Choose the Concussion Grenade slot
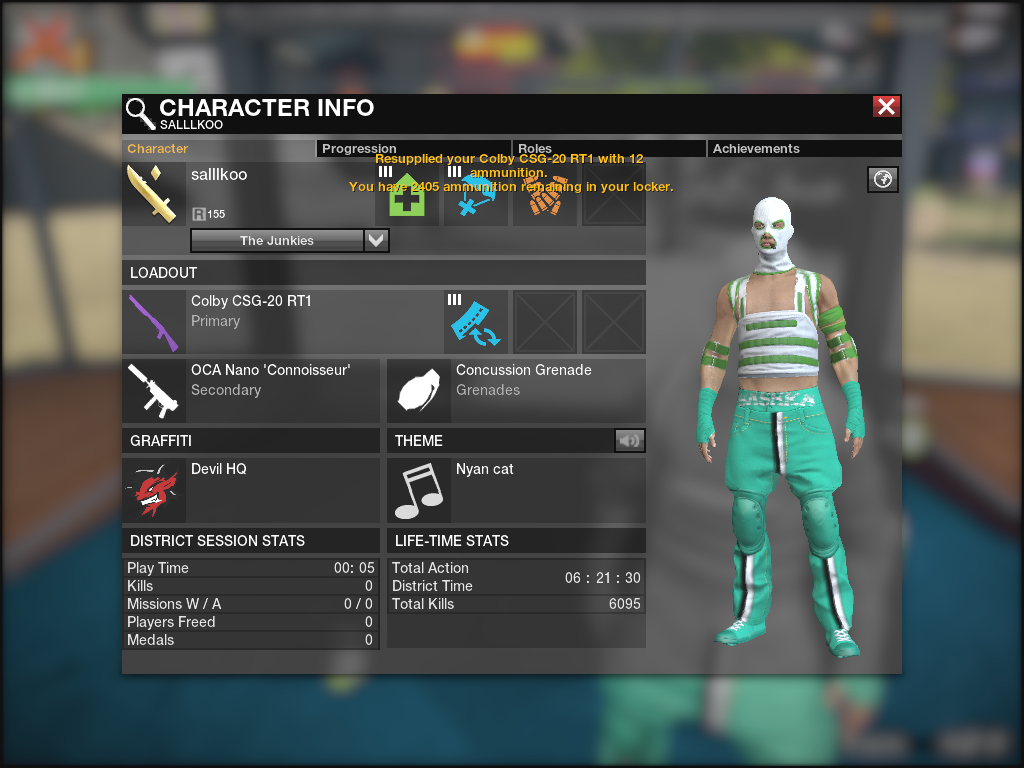This screenshot has width=1024, height=768. [515, 390]
